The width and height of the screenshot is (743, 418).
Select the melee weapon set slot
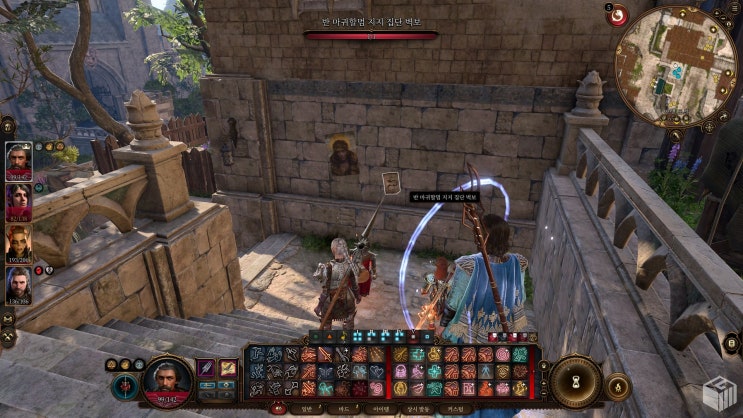[x=205, y=369]
